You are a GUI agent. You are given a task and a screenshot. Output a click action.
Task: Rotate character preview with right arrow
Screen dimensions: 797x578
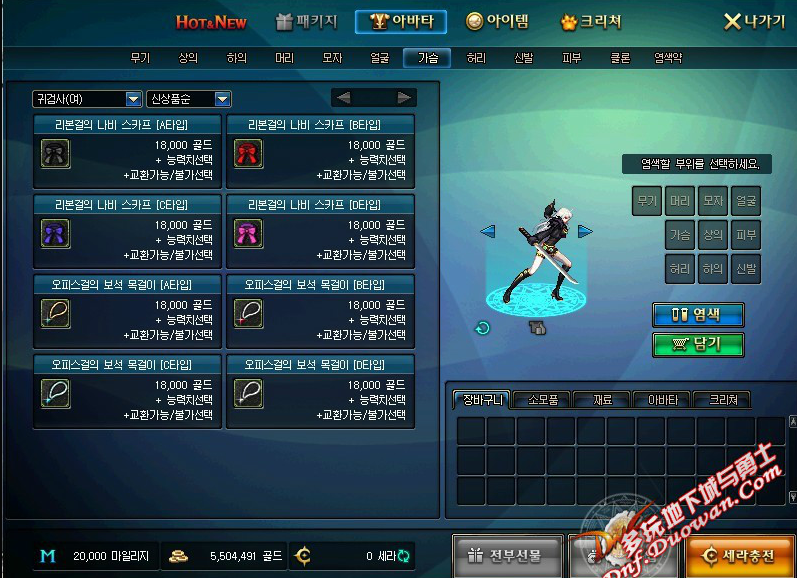click(x=585, y=231)
